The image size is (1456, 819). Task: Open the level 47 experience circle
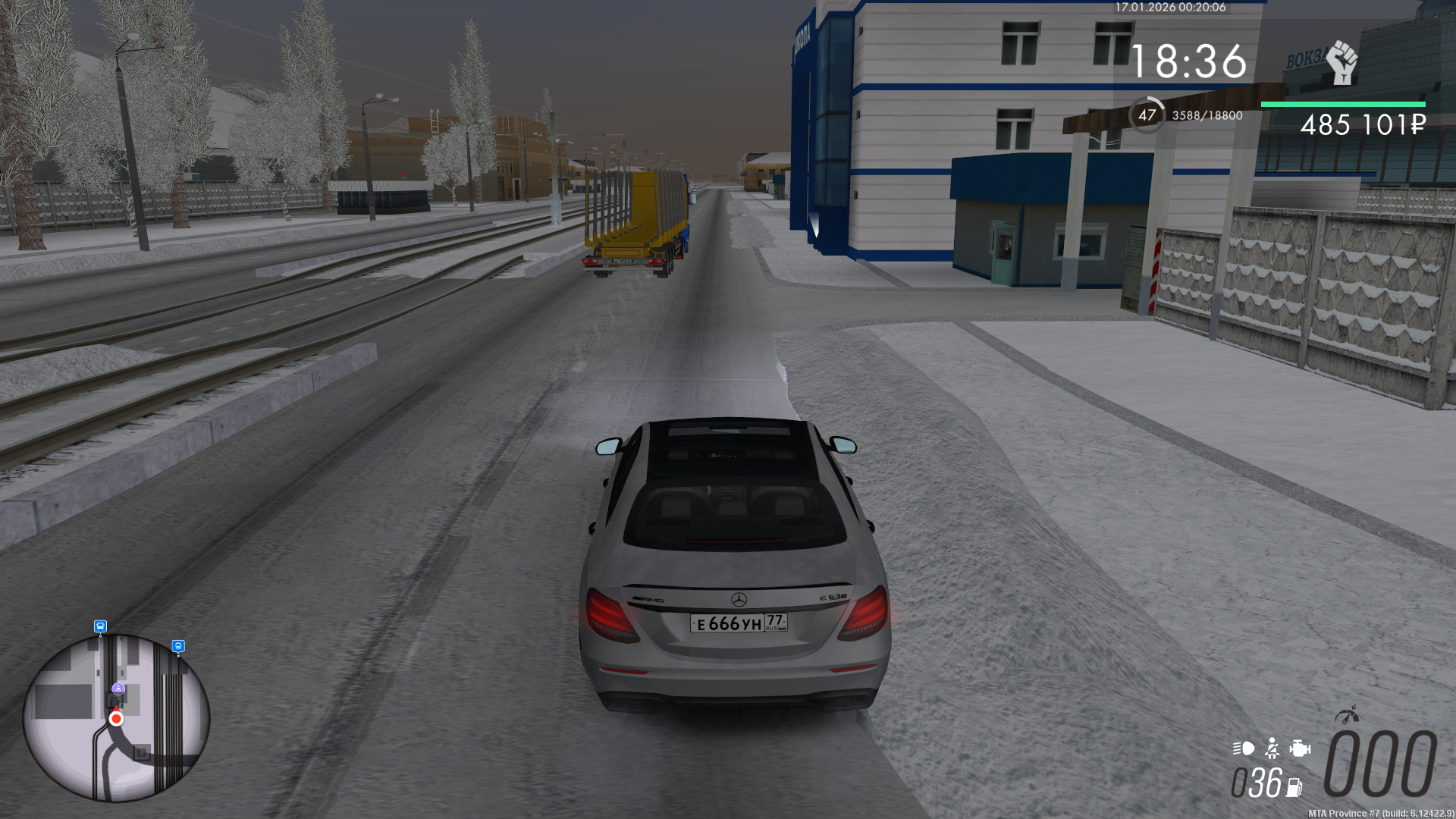1147,115
